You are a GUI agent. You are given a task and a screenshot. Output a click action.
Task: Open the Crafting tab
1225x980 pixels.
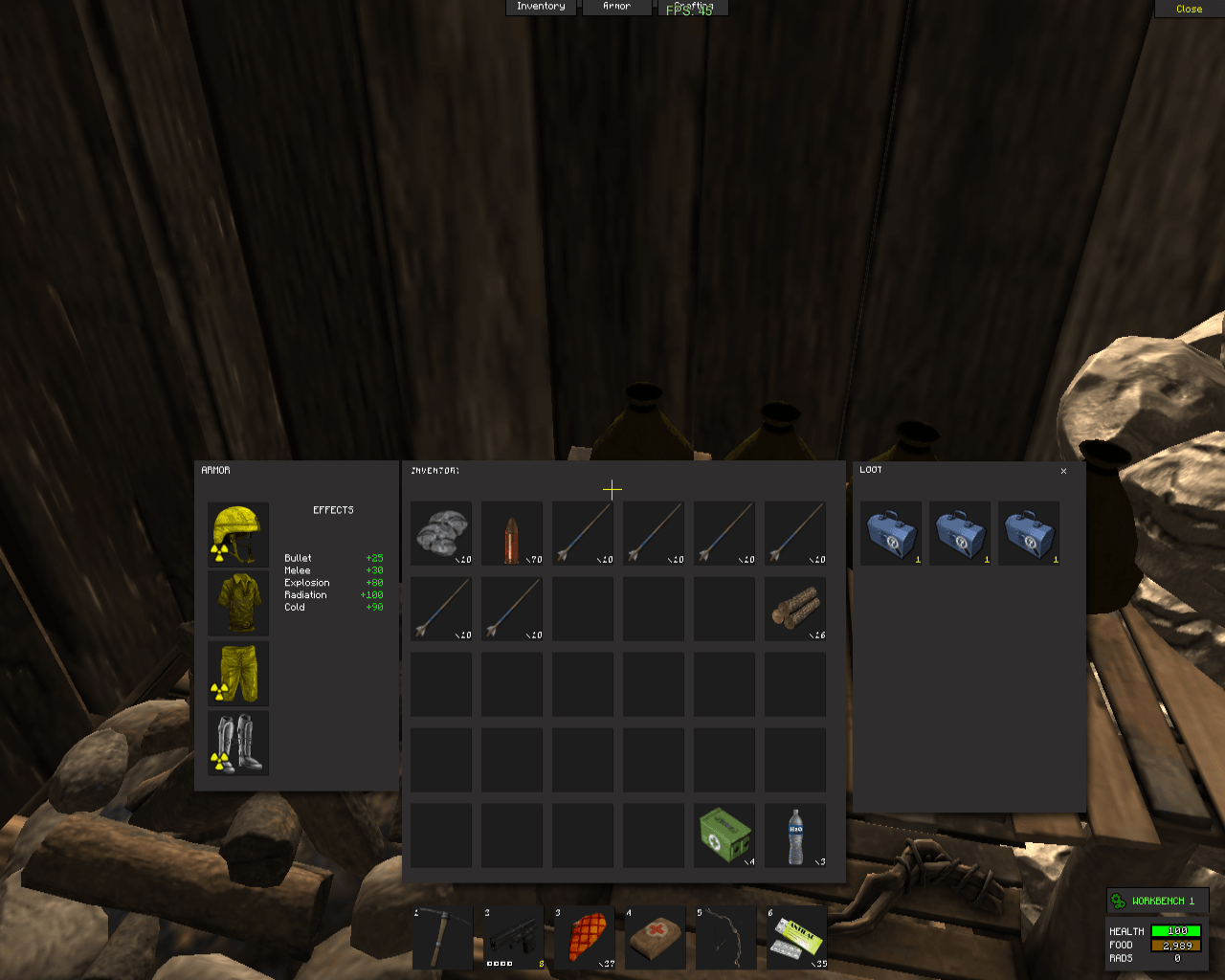tap(693, 7)
